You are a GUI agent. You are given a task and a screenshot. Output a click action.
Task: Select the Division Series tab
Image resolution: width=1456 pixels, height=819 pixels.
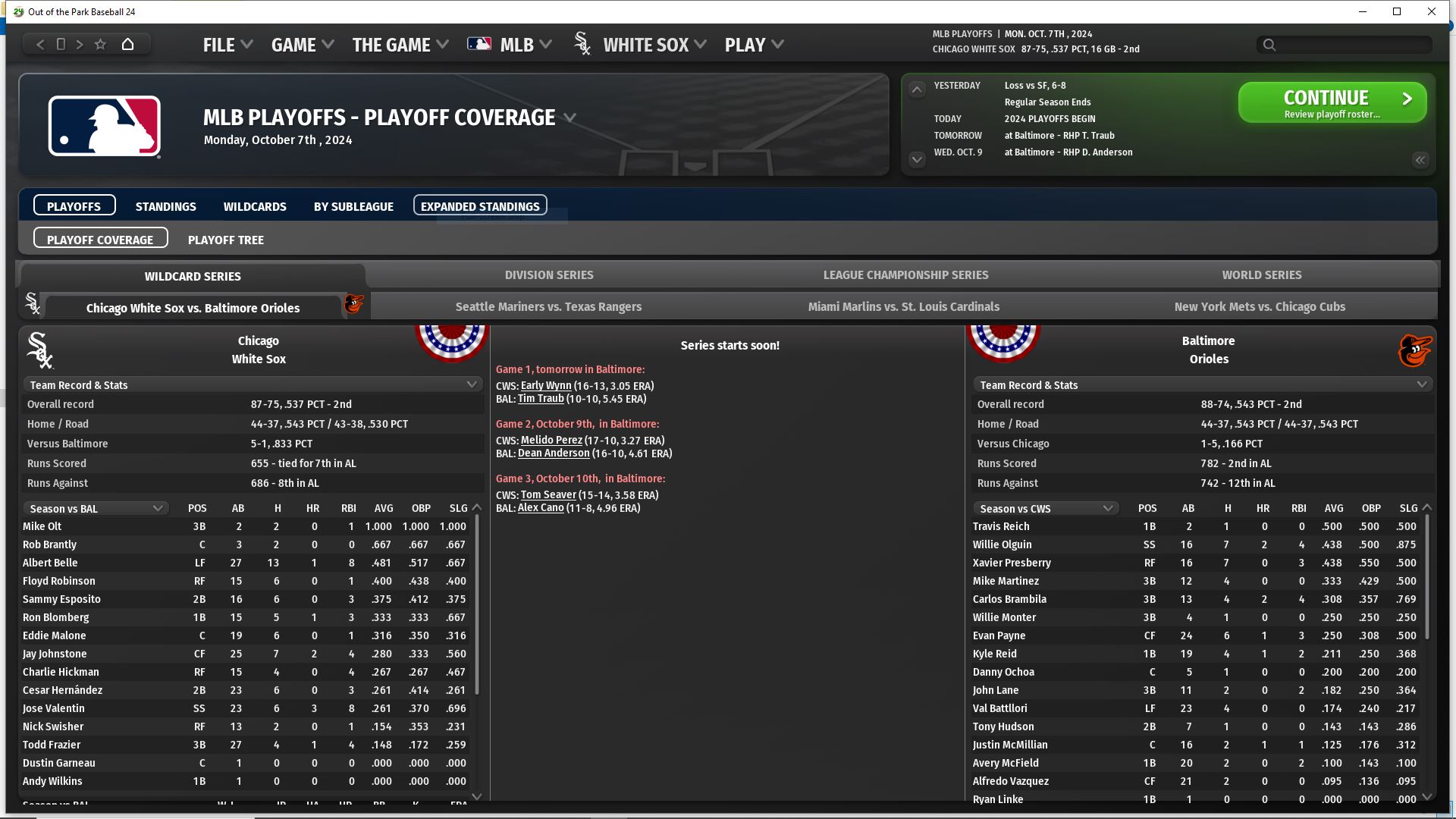coord(549,275)
